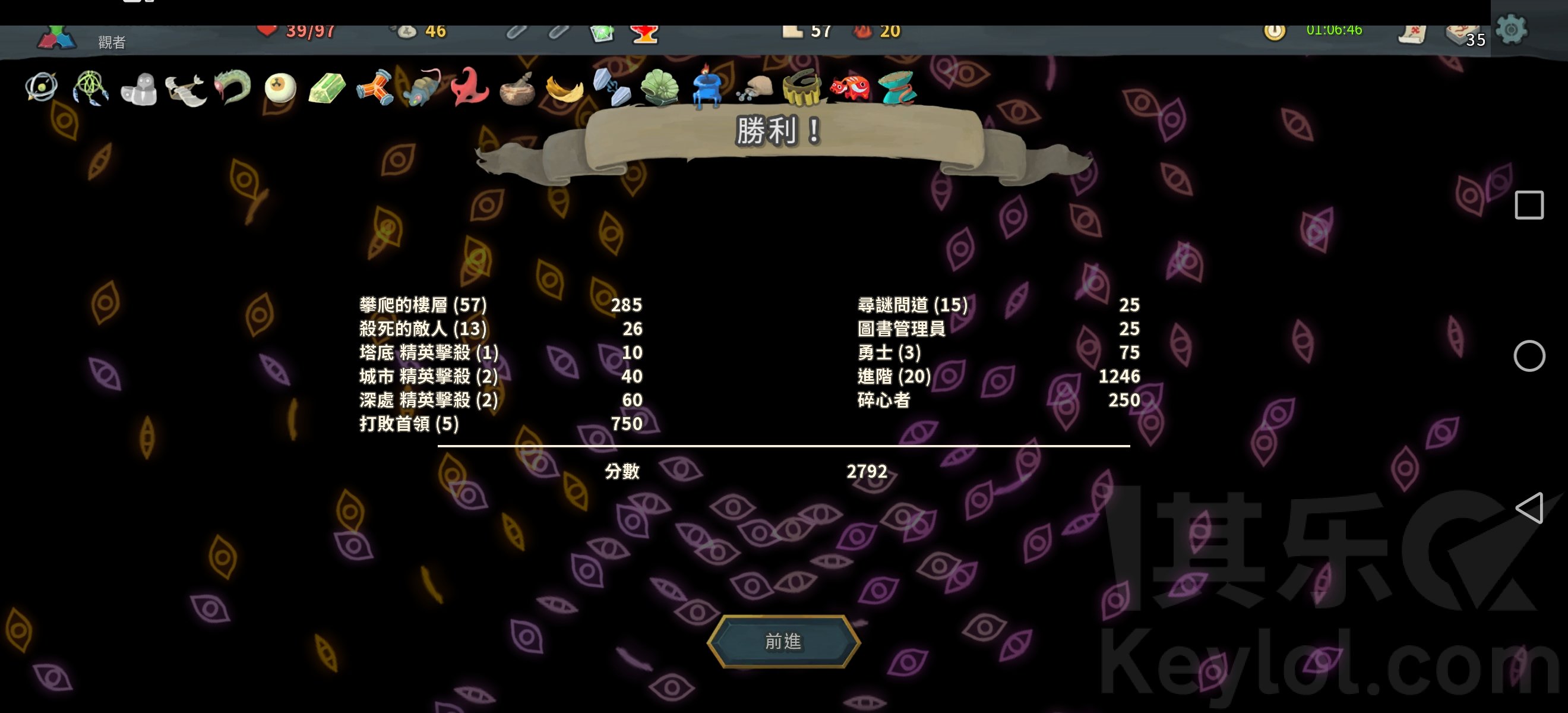
Task: Select the orbiting sphere relic
Action: pos(42,87)
